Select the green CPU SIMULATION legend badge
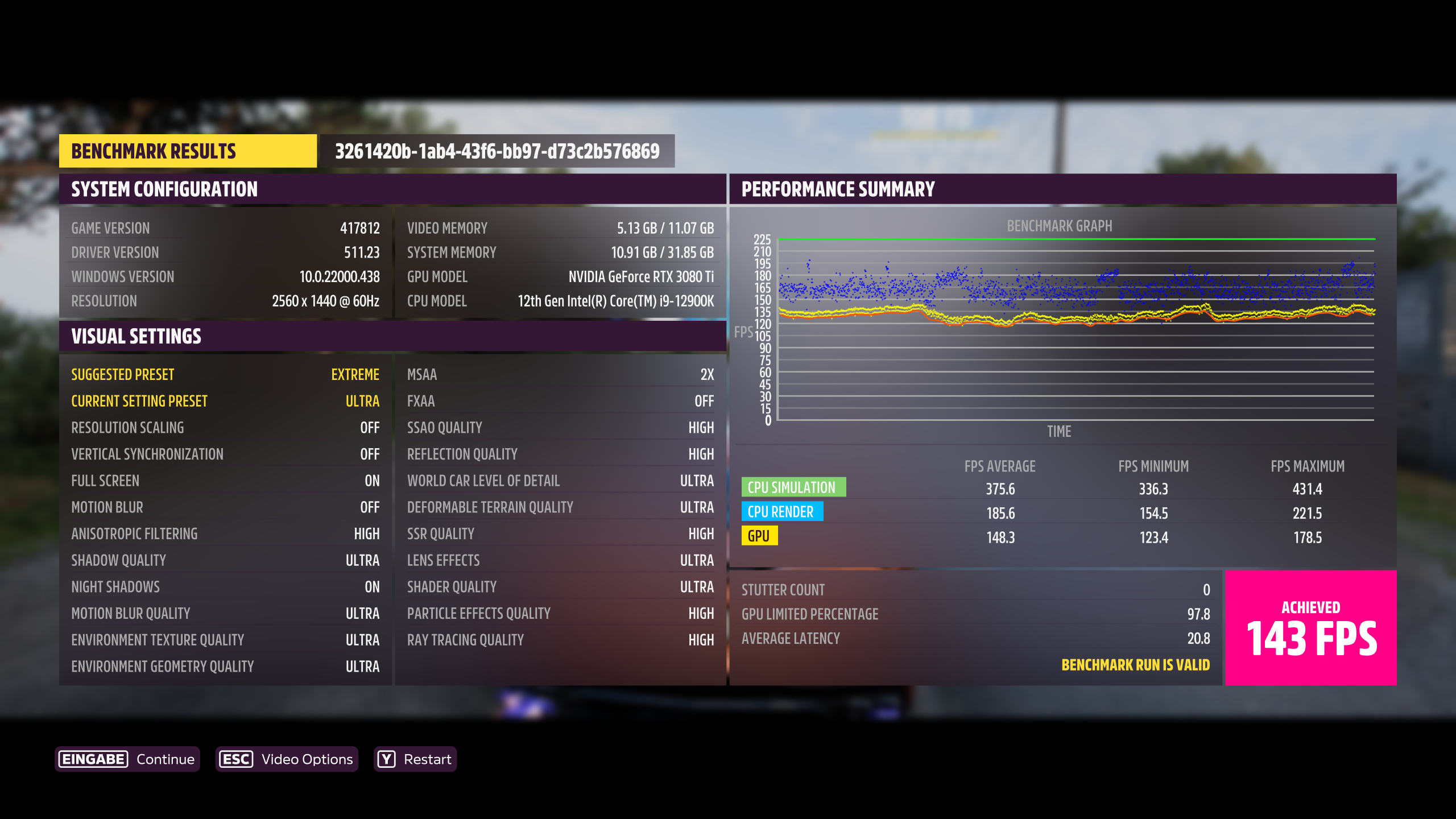Screen dimensions: 1456x819 tap(793, 487)
